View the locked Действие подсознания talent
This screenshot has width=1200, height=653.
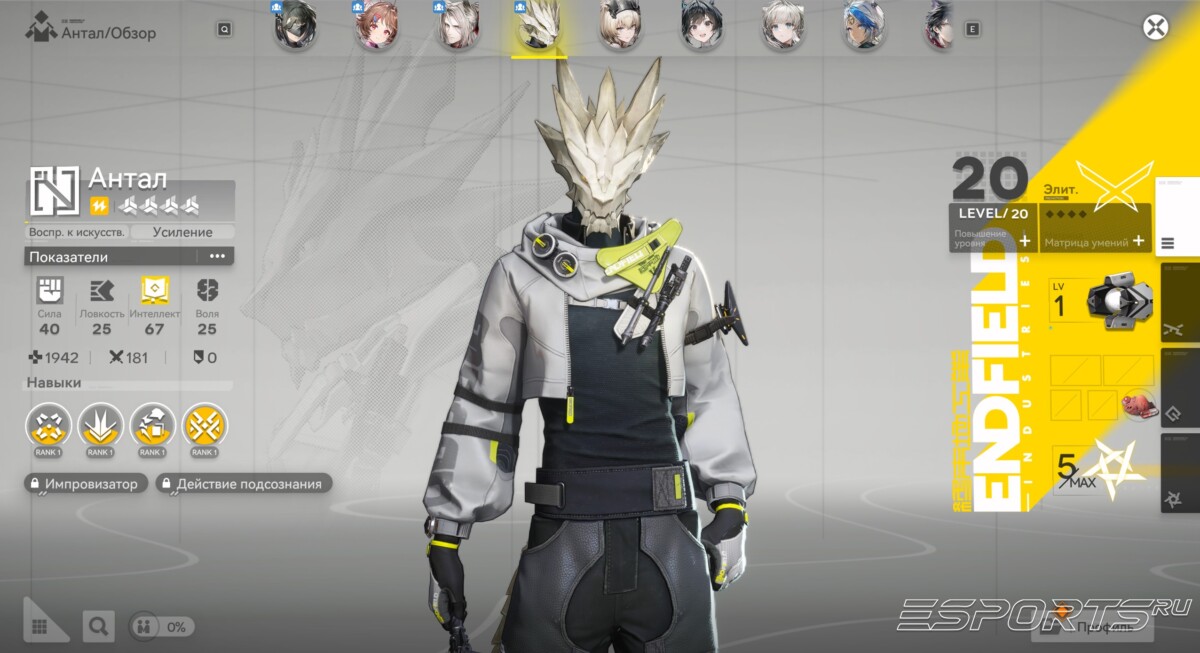244,484
